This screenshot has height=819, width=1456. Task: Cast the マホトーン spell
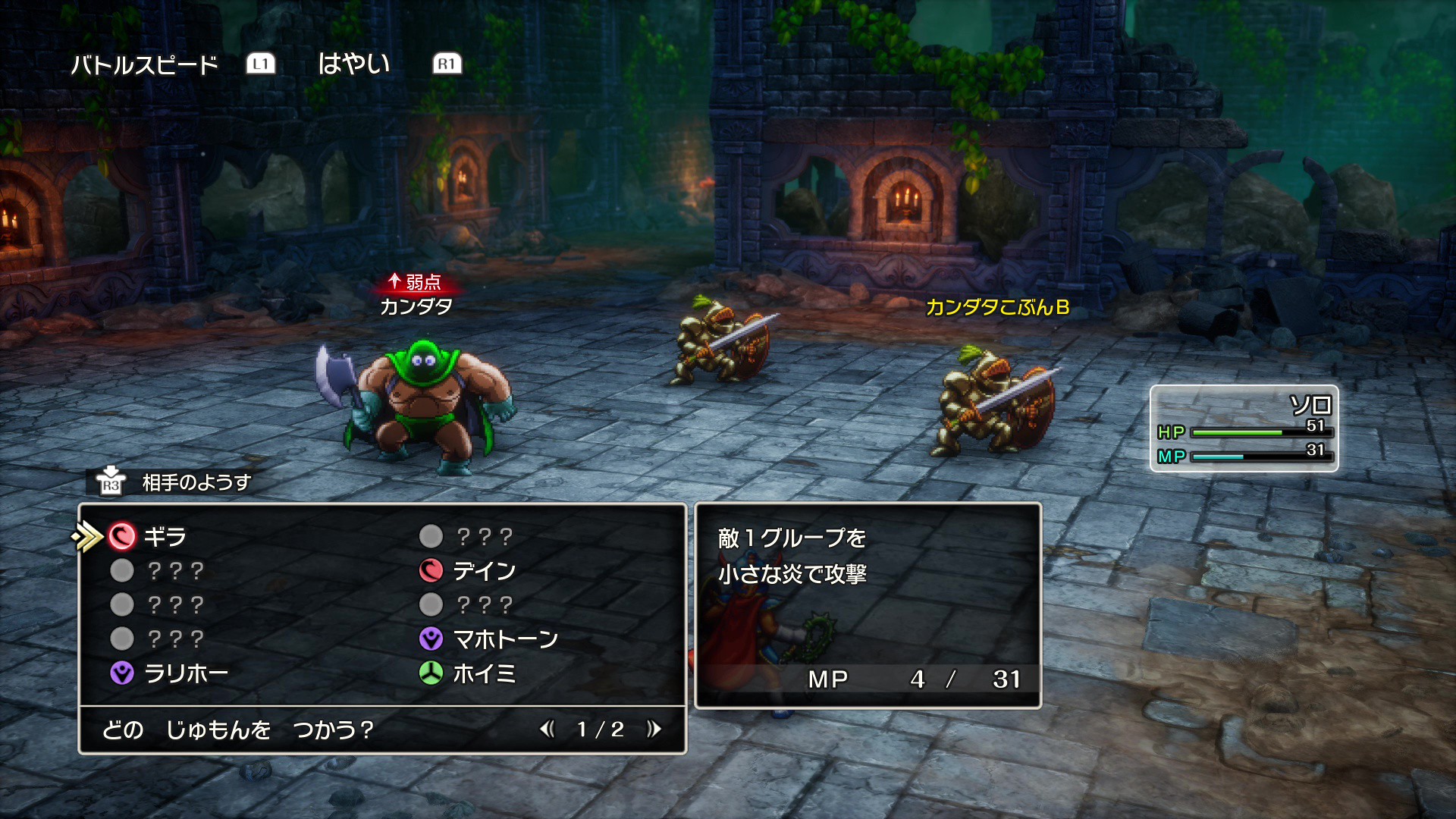click(504, 639)
